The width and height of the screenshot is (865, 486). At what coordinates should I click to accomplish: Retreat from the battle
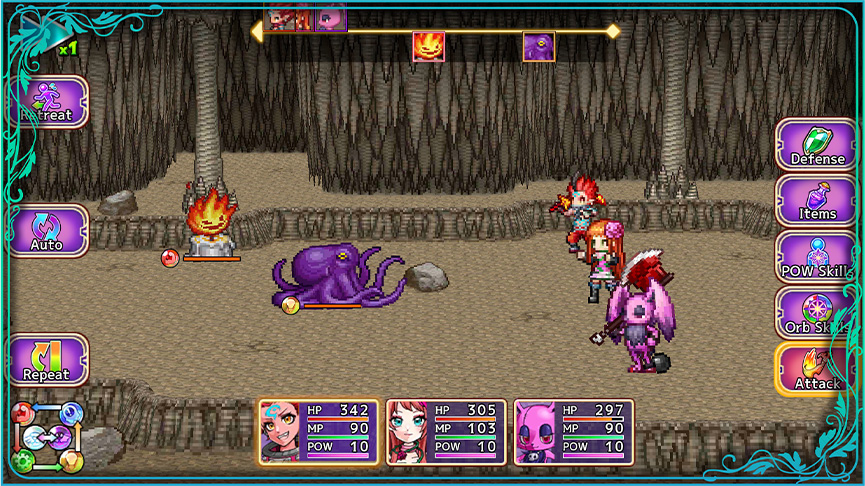(x=48, y=102)
